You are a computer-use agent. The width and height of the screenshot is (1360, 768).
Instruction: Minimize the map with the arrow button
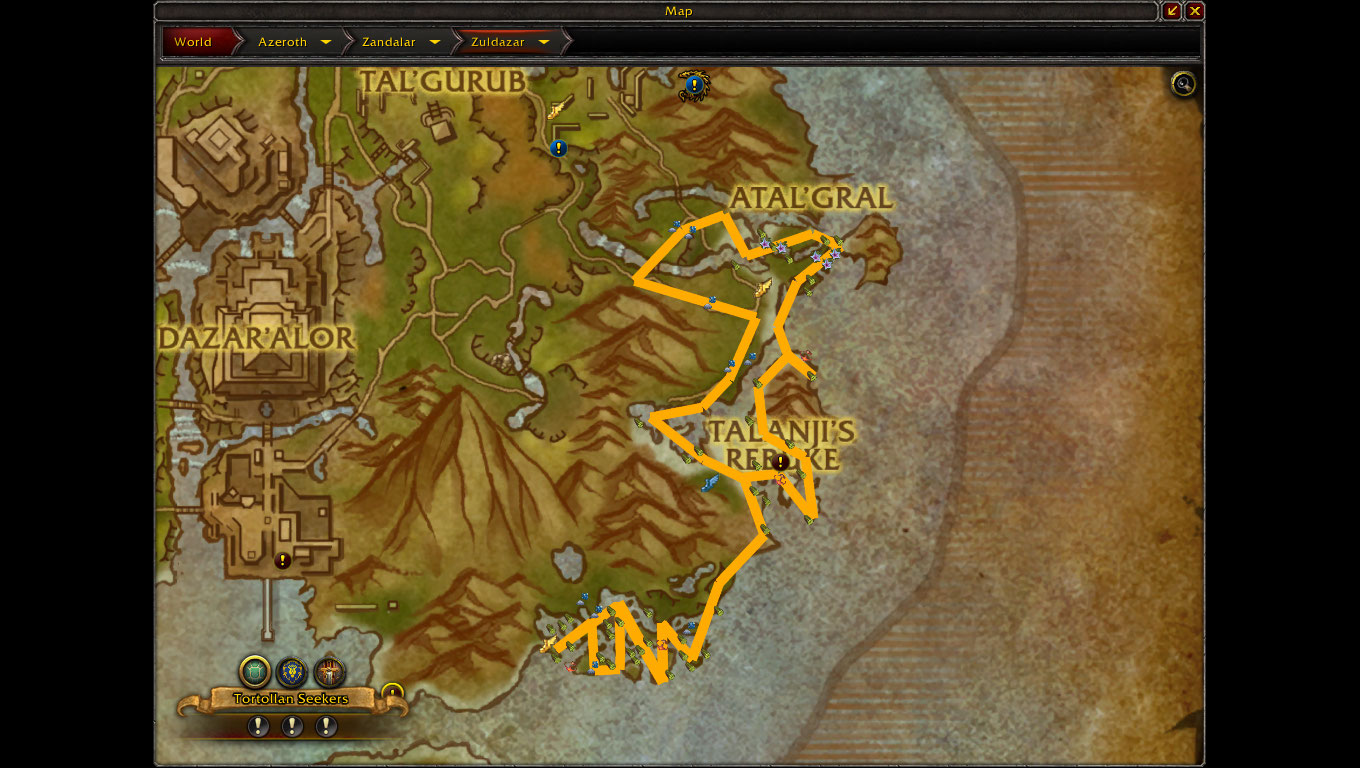[1173, 11]
